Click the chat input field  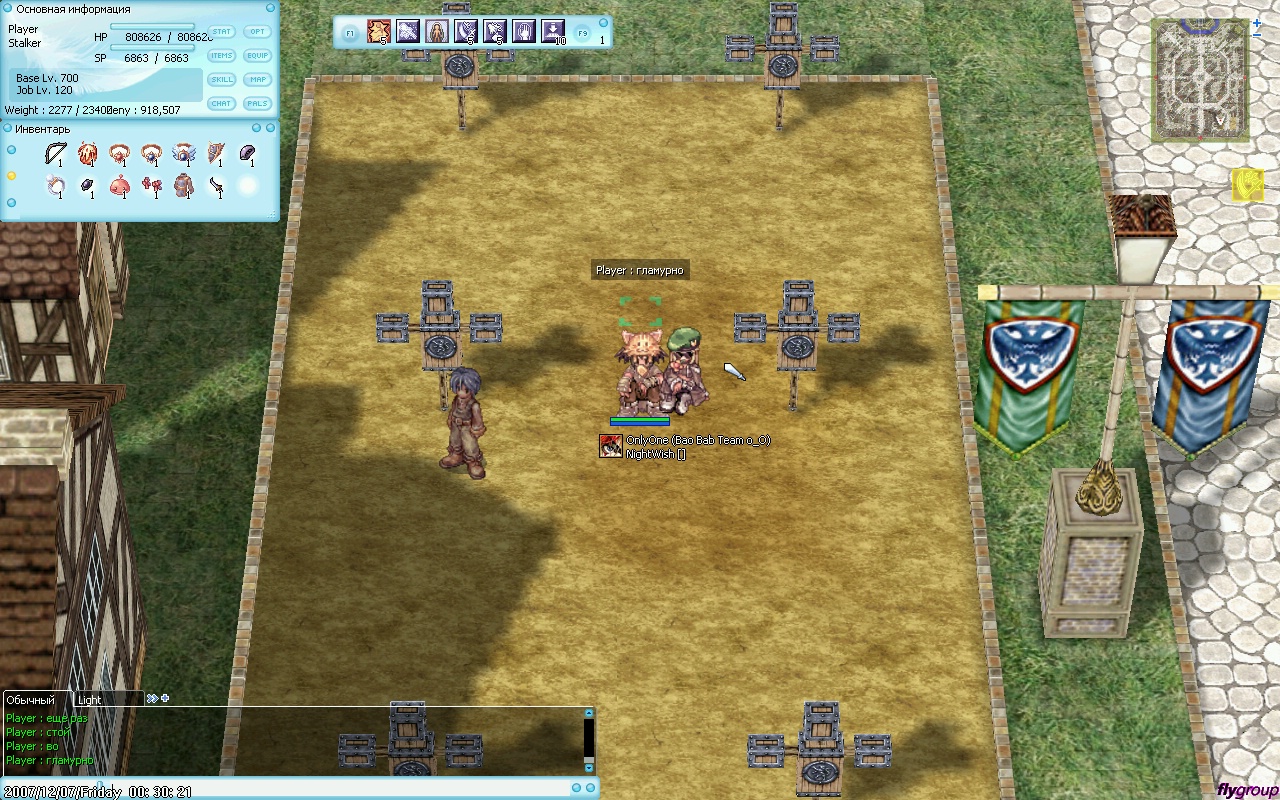pyautogui.click(x=290, y=789)
